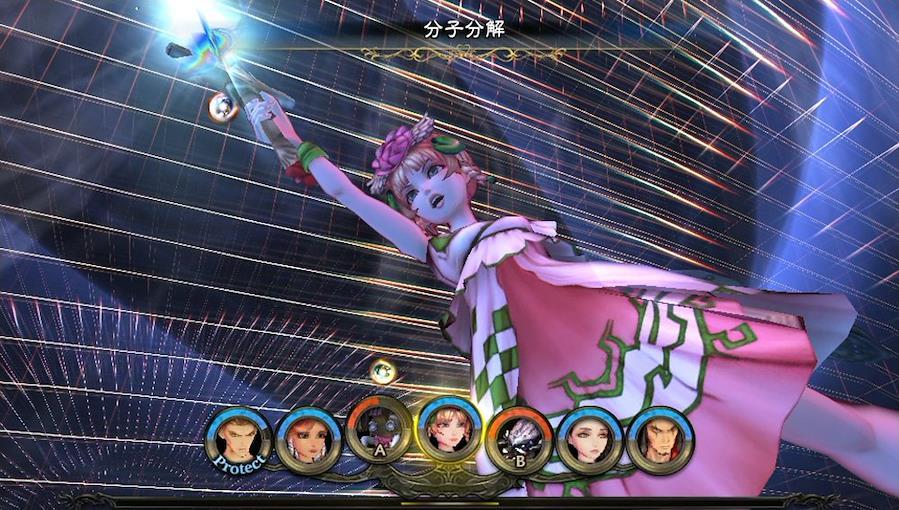The image size is (899, 510).
Task: Pick the dark-haired woman's turn portrait
Action: point(589,440)
